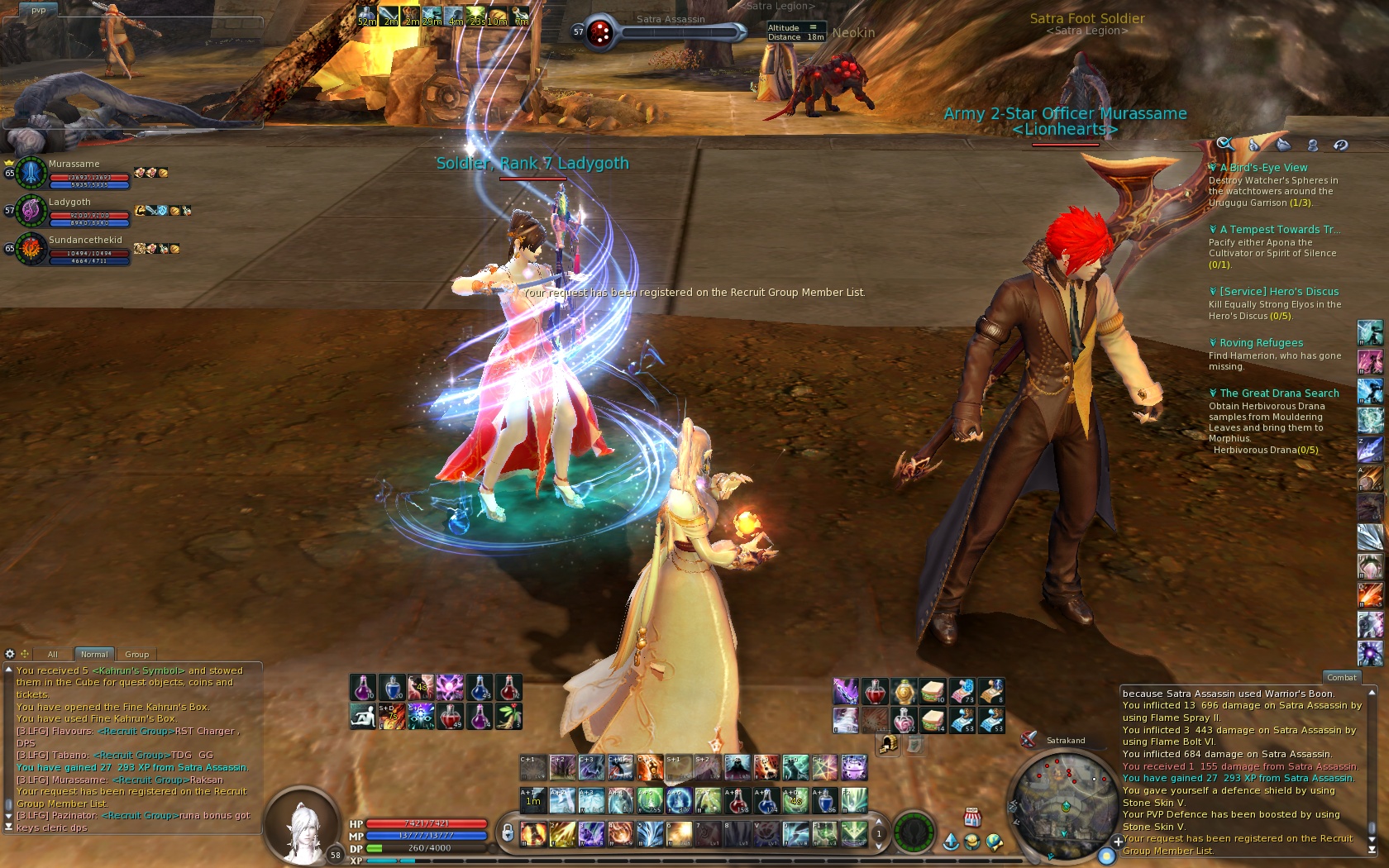Zoom the minimap with the plus button
1389x868 pixels.
pyautogui.click(x=1118, y=842)
